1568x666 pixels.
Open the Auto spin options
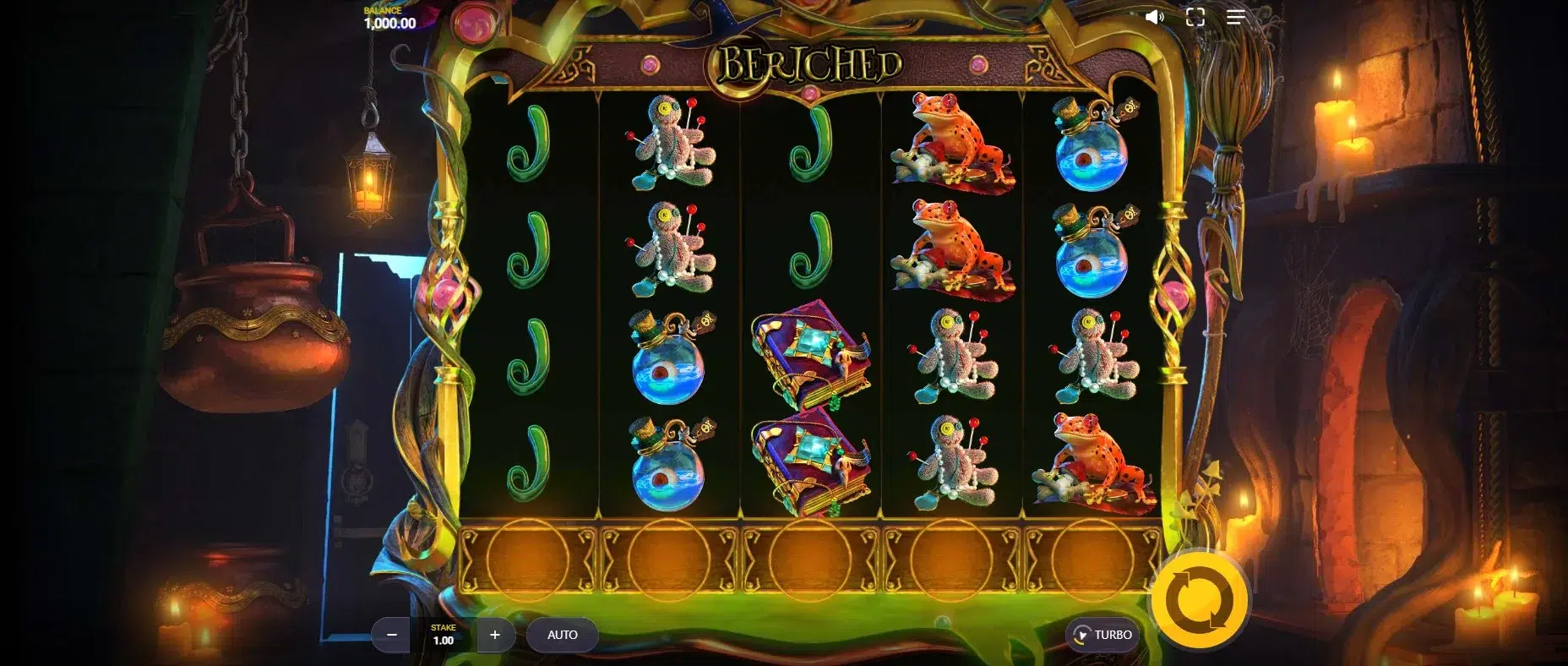(x=562, y=635)
